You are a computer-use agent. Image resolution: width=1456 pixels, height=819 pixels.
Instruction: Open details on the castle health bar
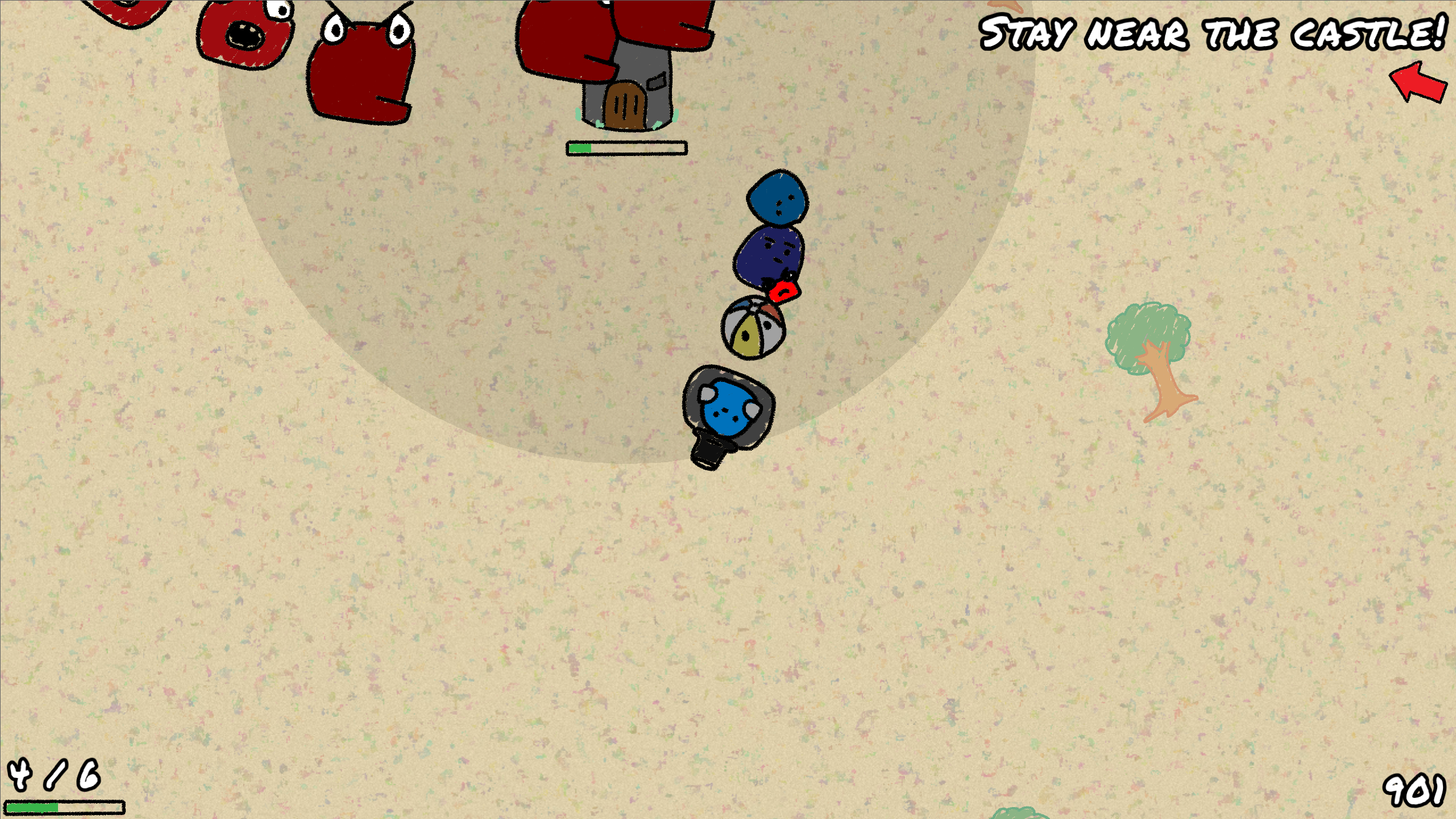(x=626, y=148)
